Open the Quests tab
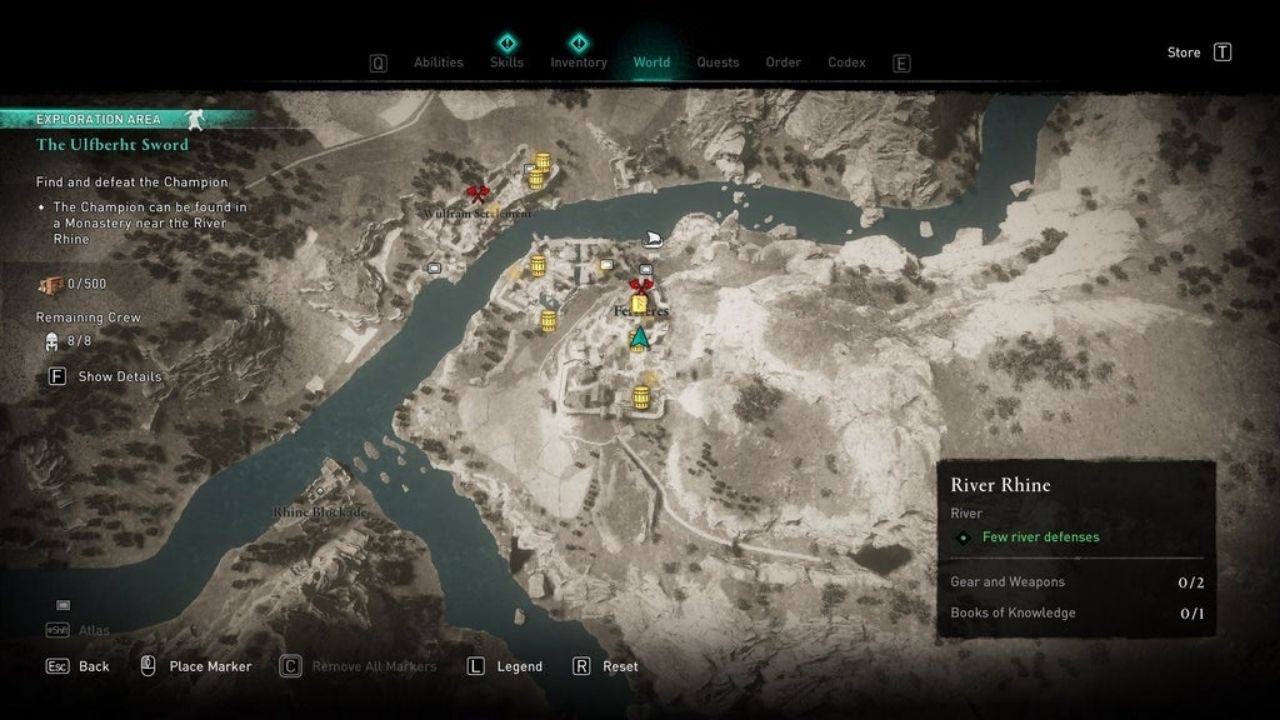 (718, 62)
